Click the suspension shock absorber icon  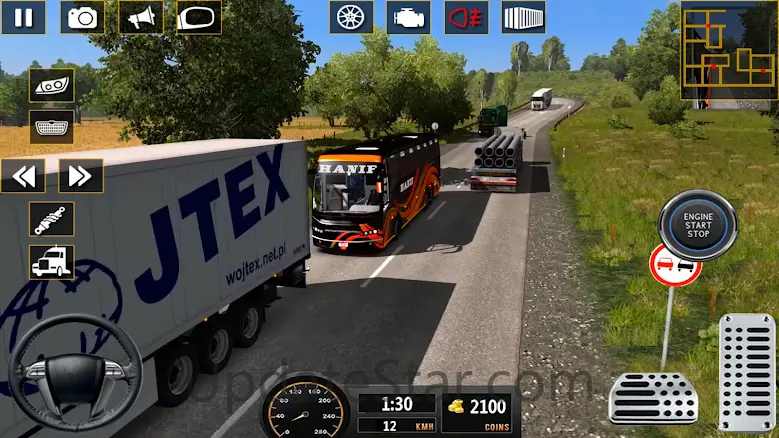[51, 219]
